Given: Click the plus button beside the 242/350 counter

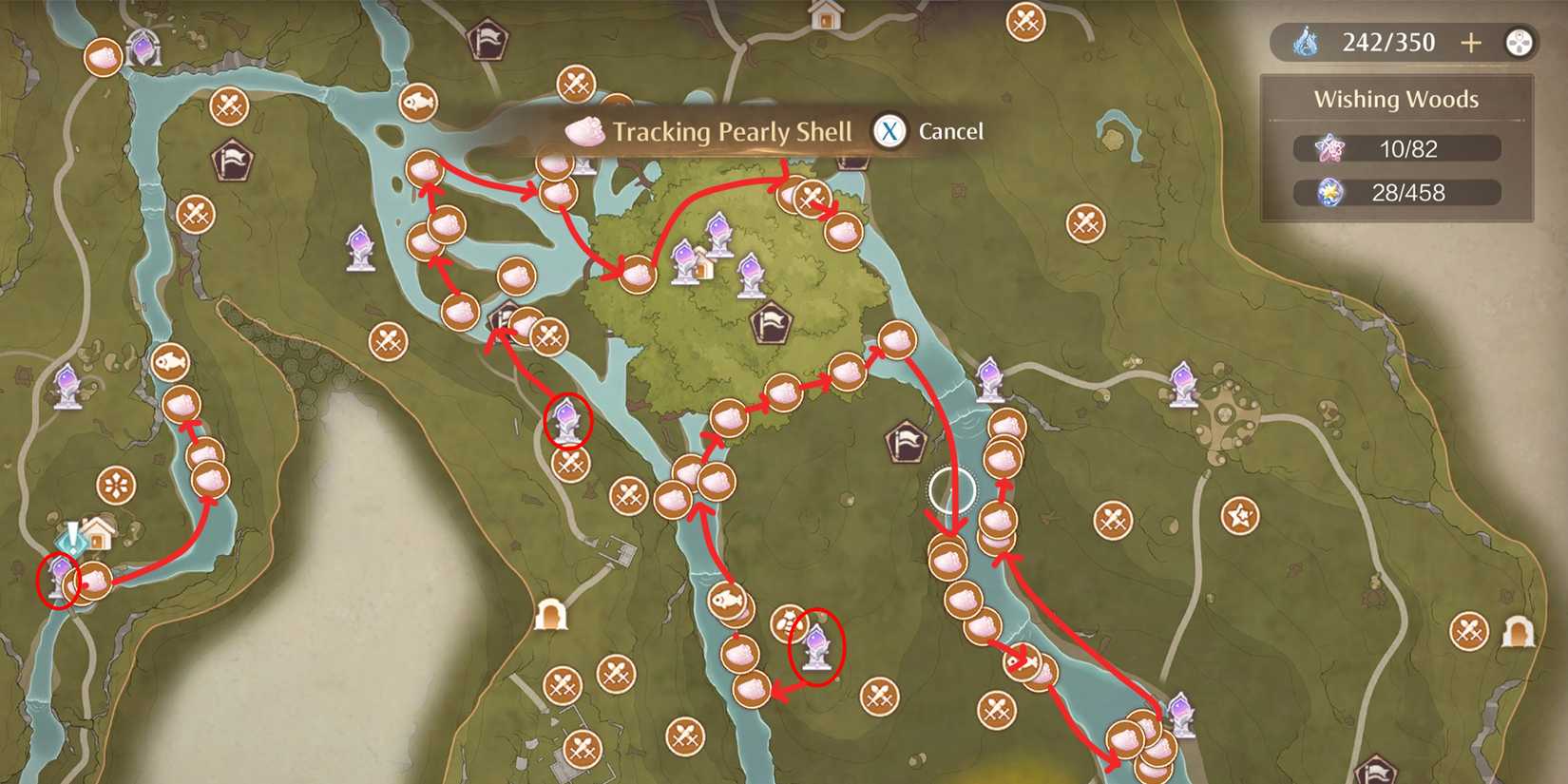Looking at the screenshot, I should click(x=1472, y=42).
